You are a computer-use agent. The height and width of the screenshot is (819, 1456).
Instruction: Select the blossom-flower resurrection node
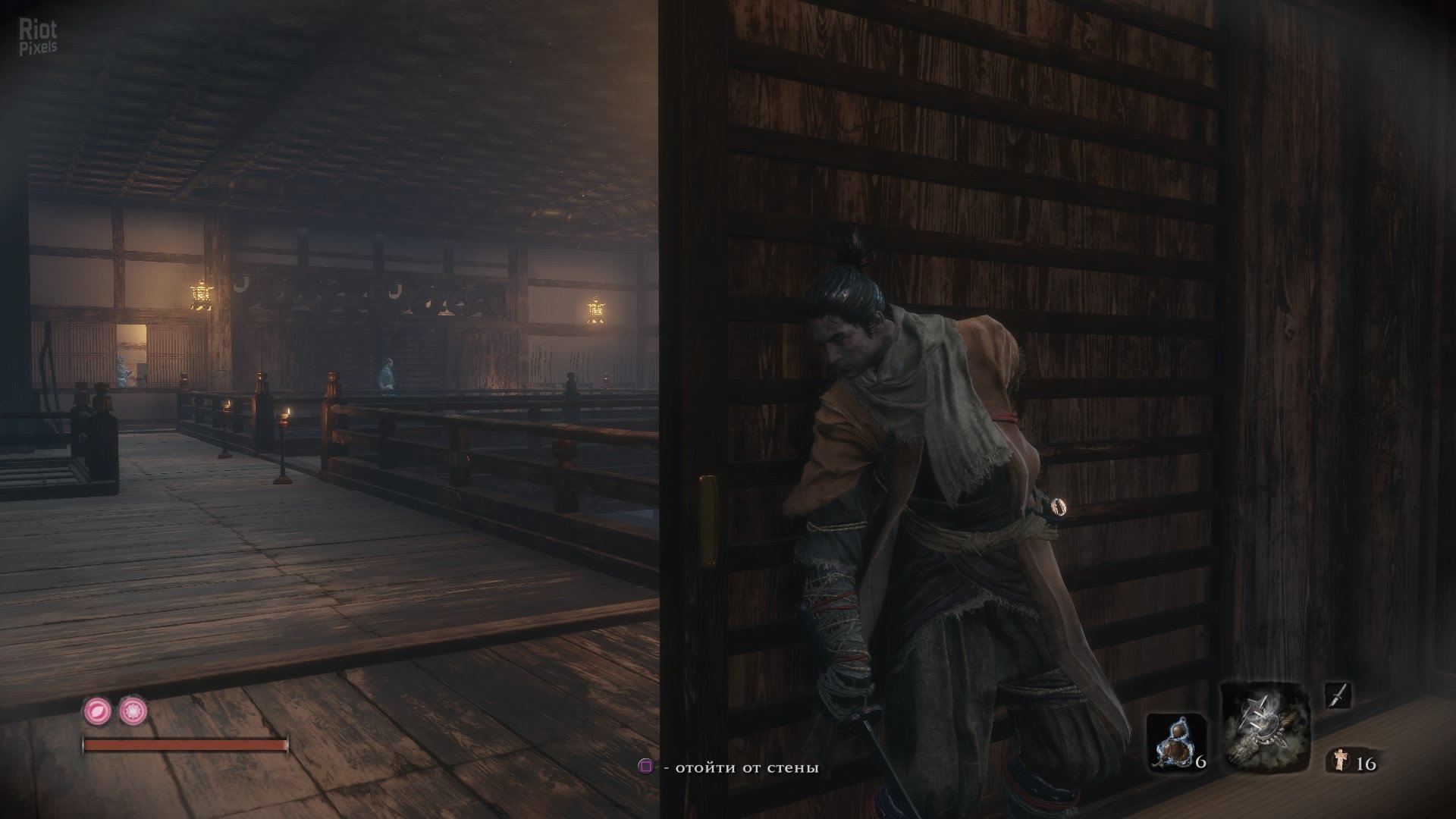tap(133, 711)
